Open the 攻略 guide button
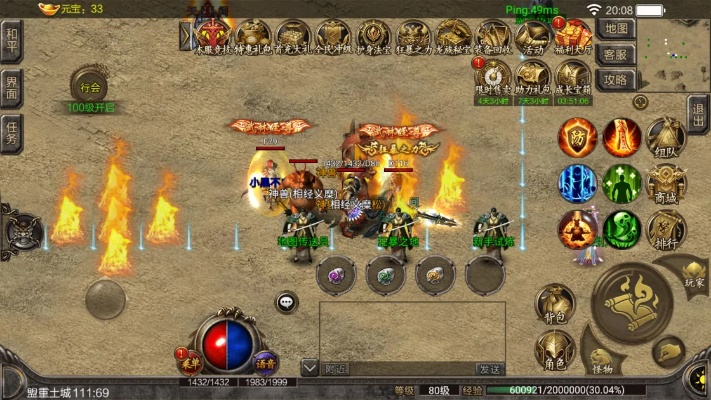Viewport: 711px width, 400px height. [x=618, y=80]
